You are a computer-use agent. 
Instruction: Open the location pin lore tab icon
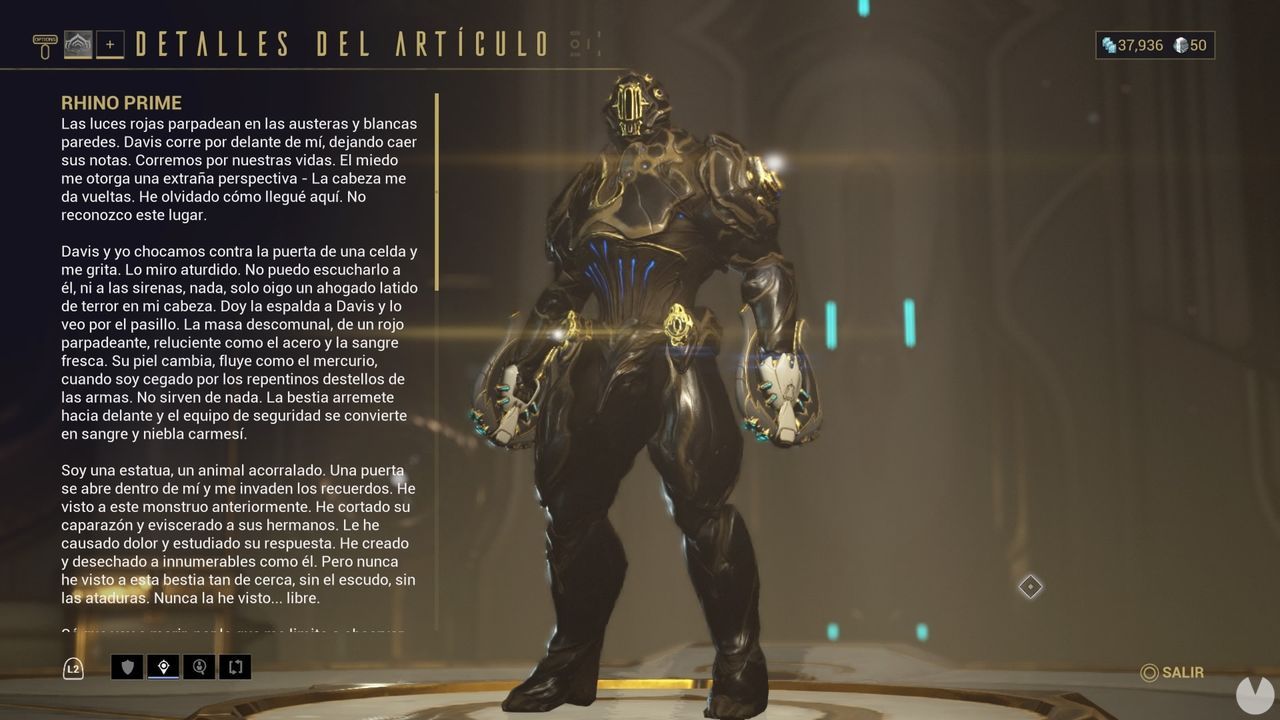click(x=162, y=667)
